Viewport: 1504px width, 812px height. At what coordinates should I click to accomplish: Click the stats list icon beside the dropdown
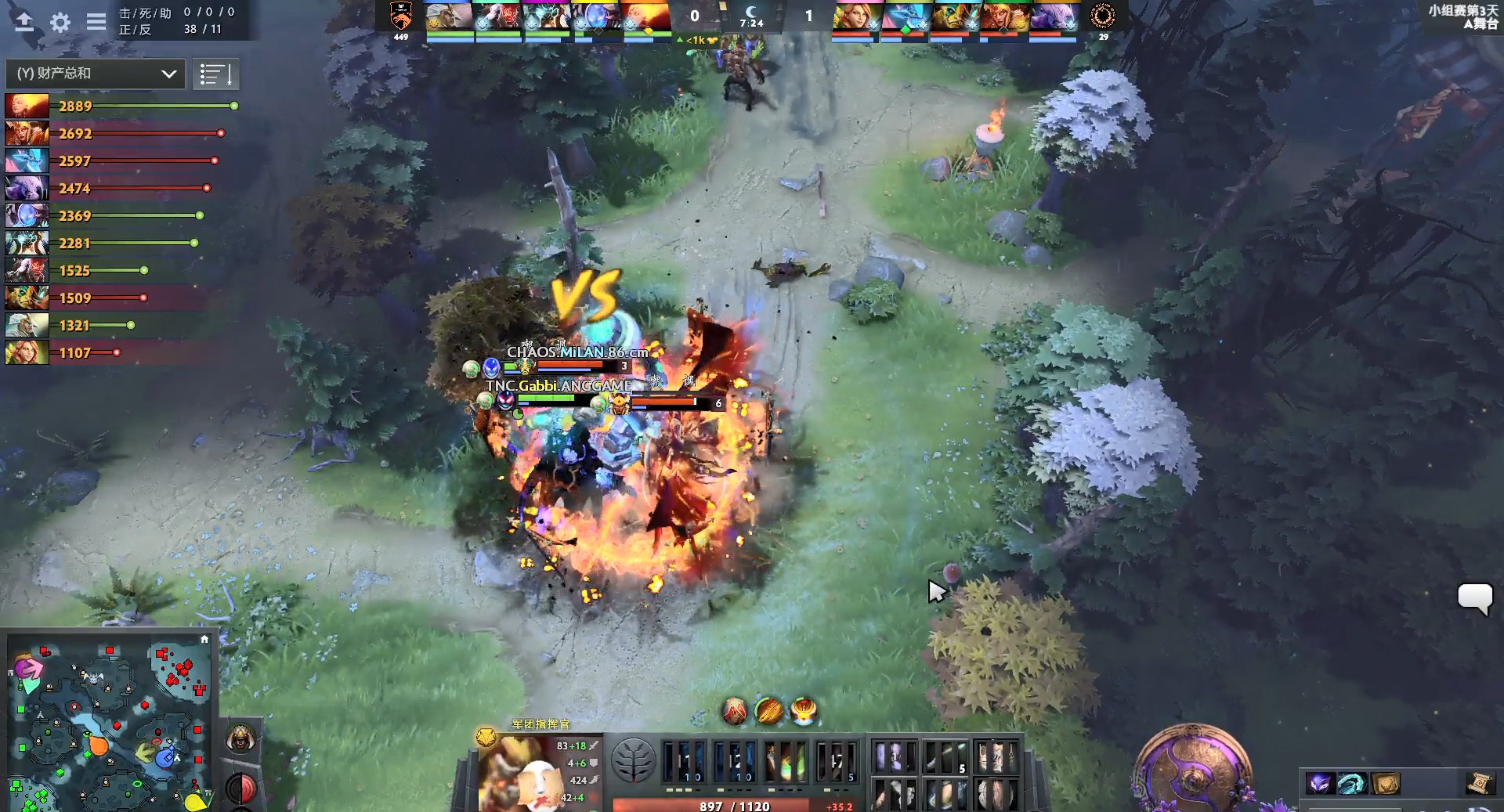[x=216, y=74]
